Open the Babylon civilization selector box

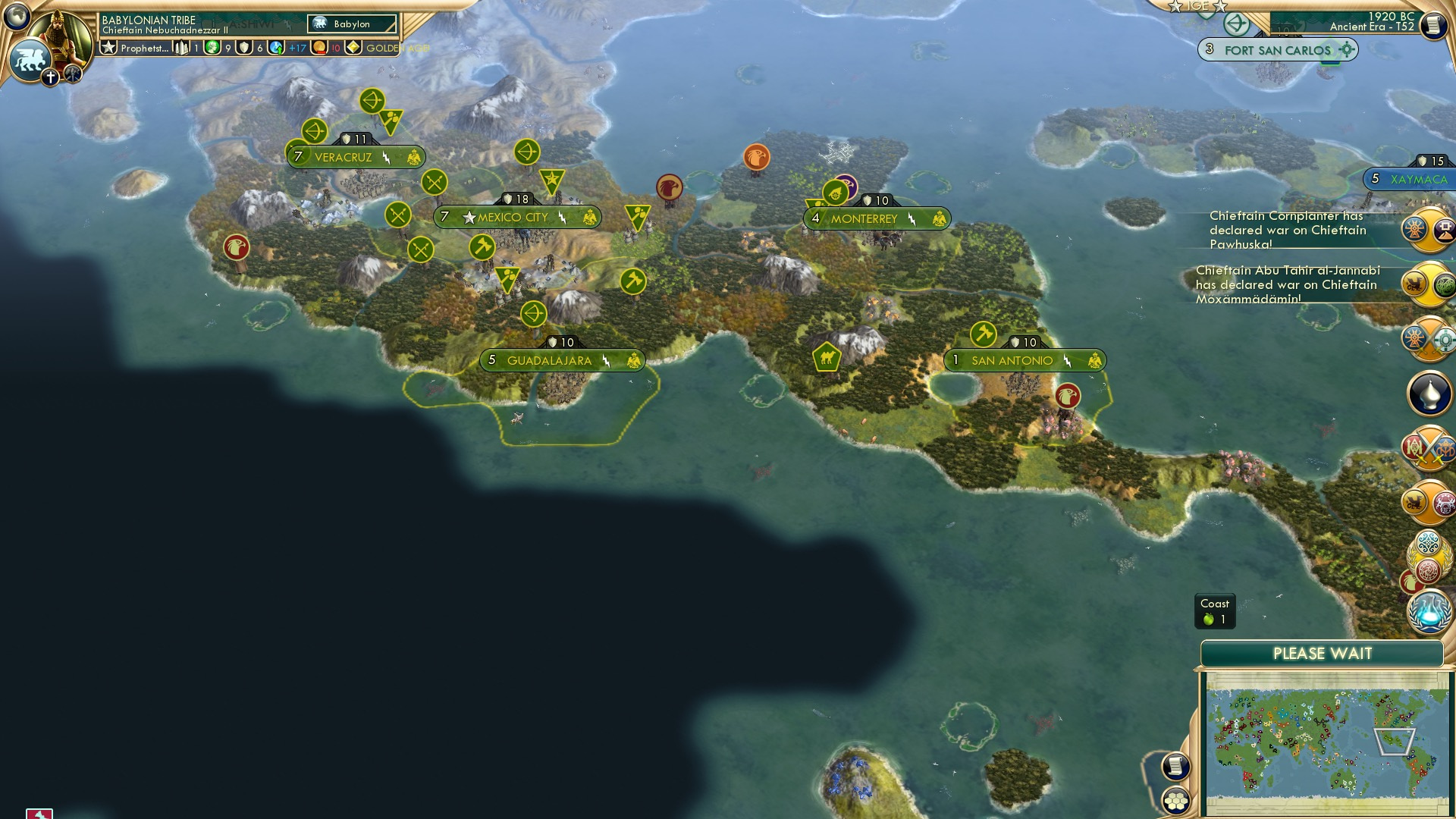point(350,24)
